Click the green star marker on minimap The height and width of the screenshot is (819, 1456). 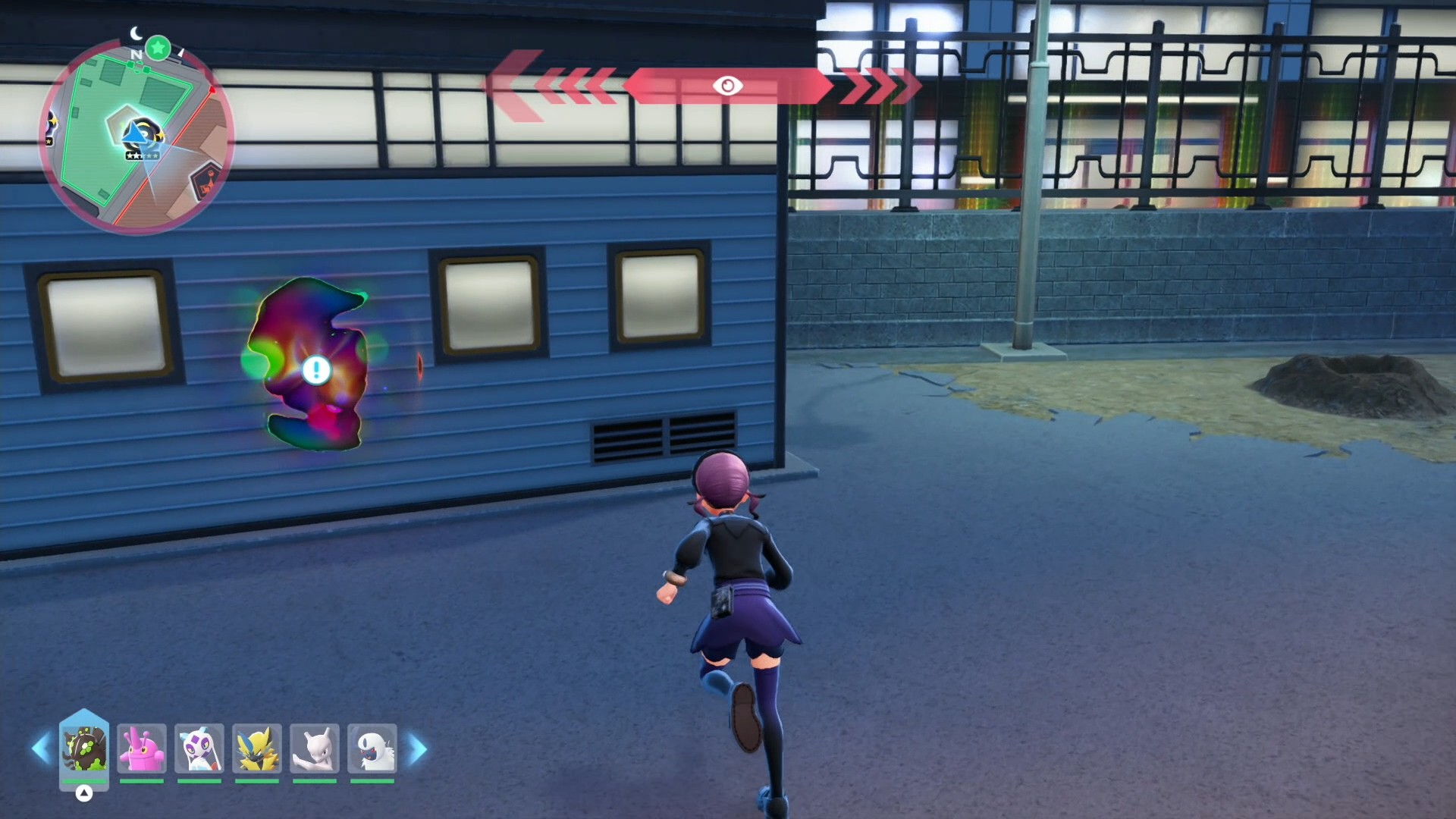pos(158,49)
